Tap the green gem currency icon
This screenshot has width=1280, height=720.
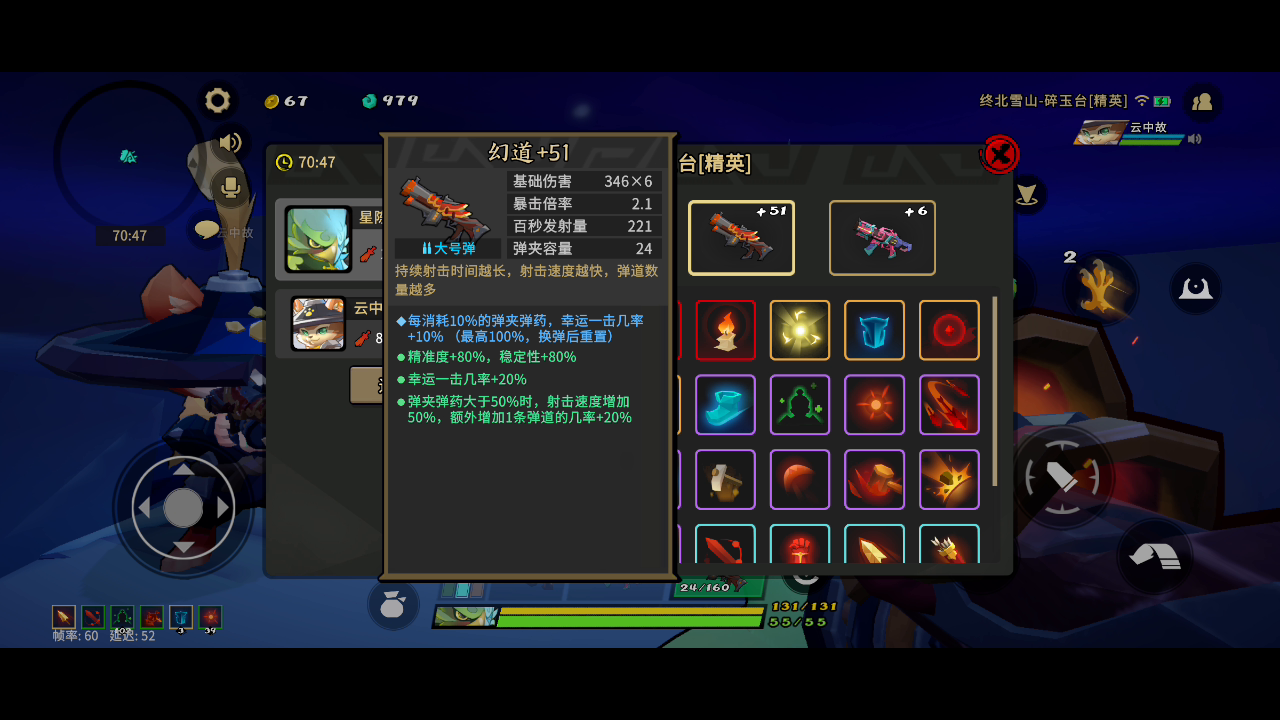[x=369, y=100]
